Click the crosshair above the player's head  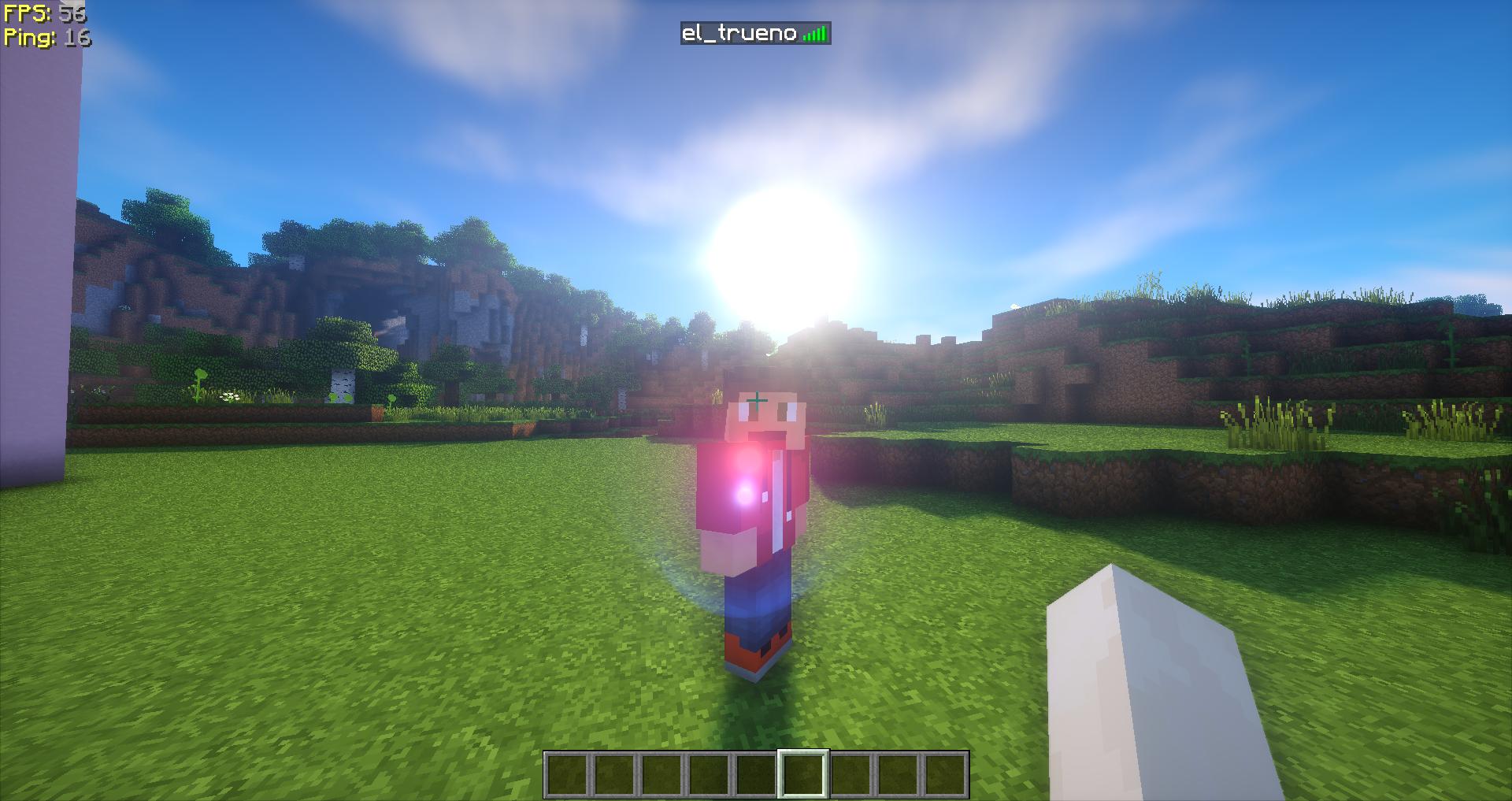coord(758,401)
